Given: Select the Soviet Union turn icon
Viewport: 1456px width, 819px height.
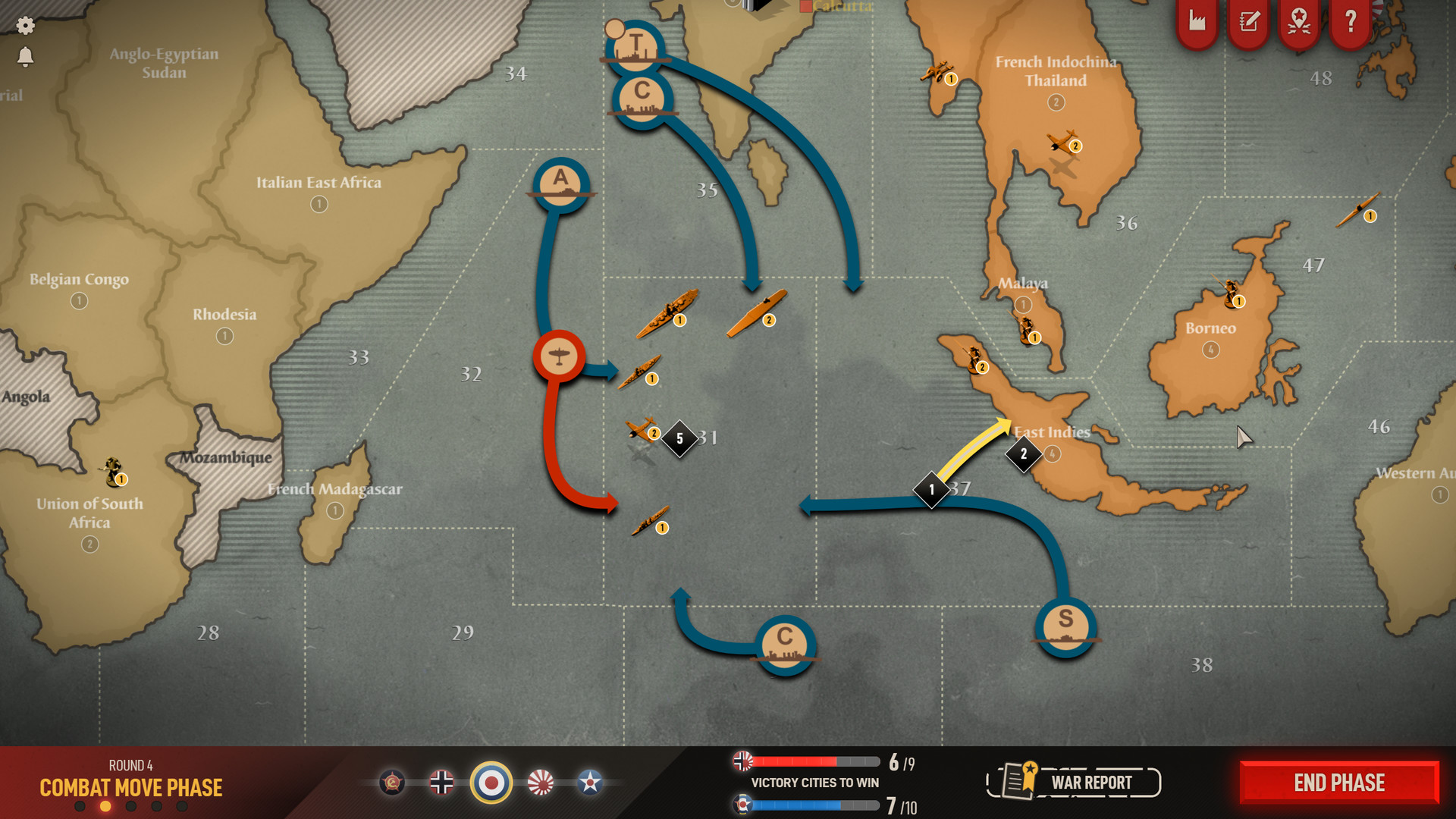Looking at the screenshot, I should (x=392, y=782).
